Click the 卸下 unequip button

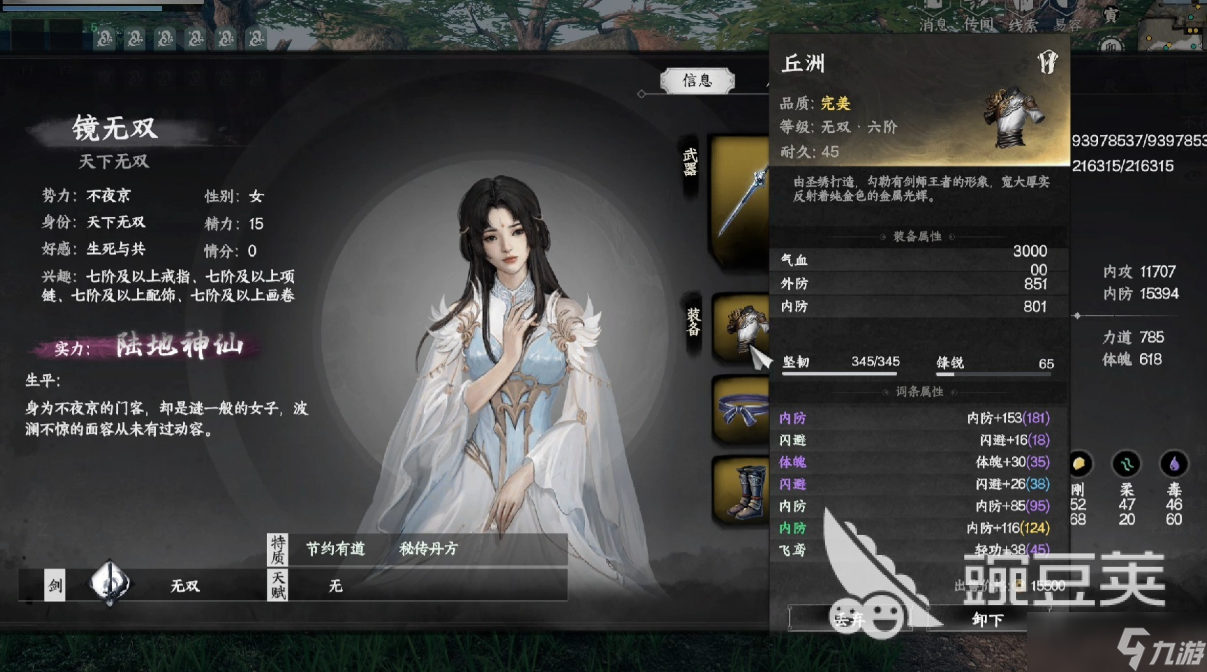click(986, 620)
